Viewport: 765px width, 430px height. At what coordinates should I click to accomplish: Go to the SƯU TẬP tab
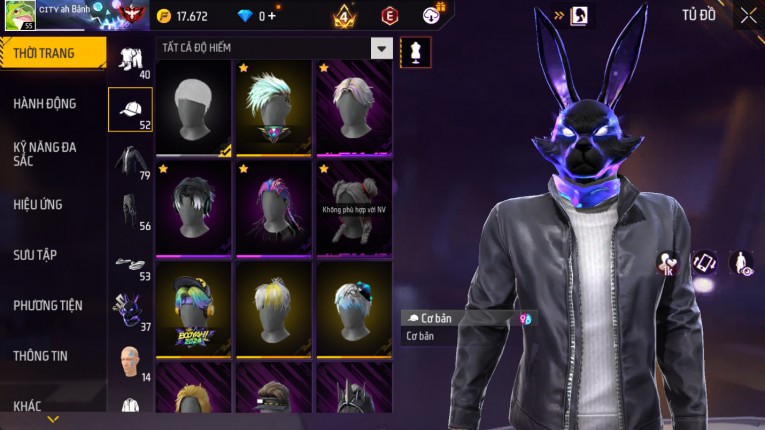coord(35,255)
